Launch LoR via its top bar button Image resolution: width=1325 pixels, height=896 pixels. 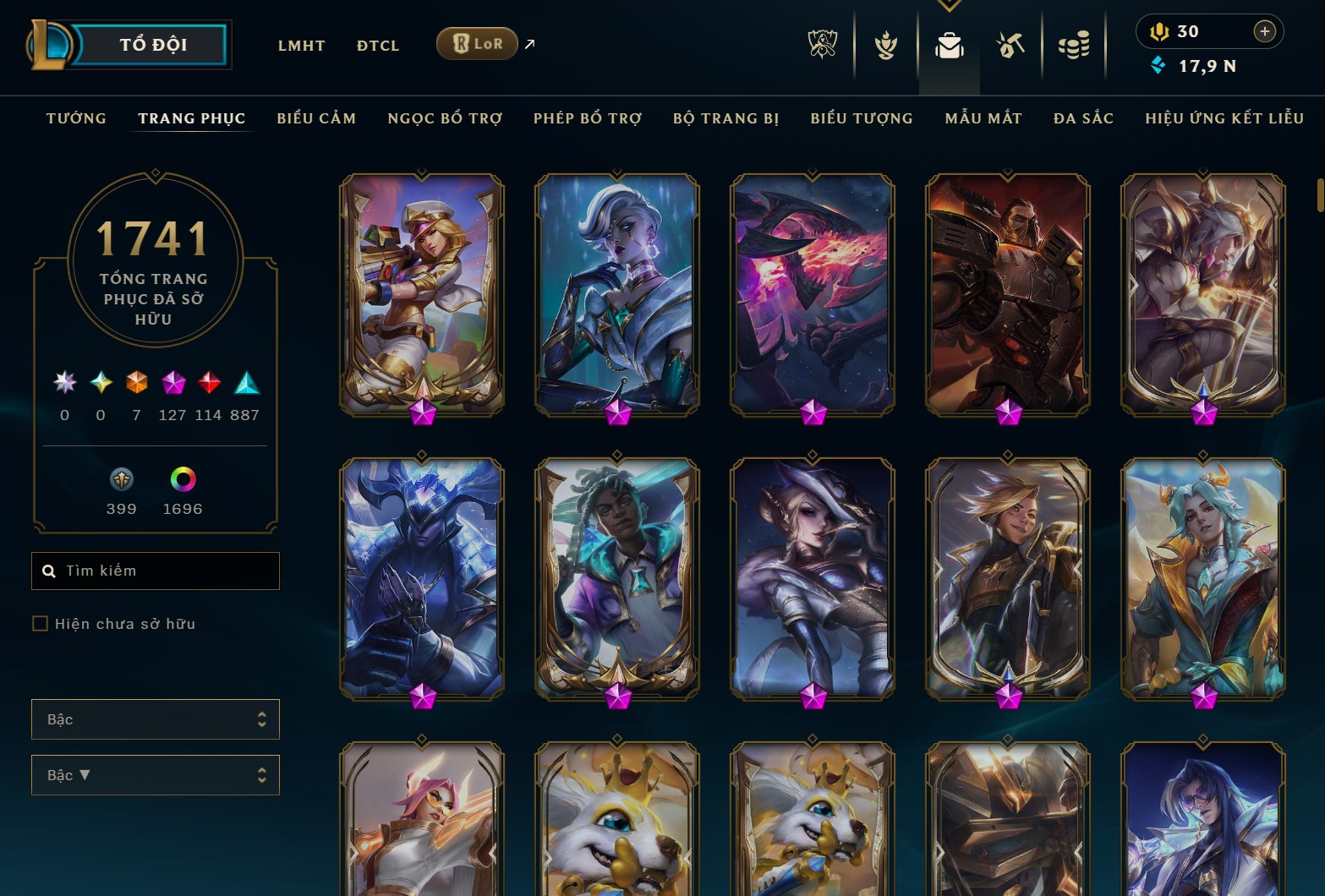click(477, 43)
